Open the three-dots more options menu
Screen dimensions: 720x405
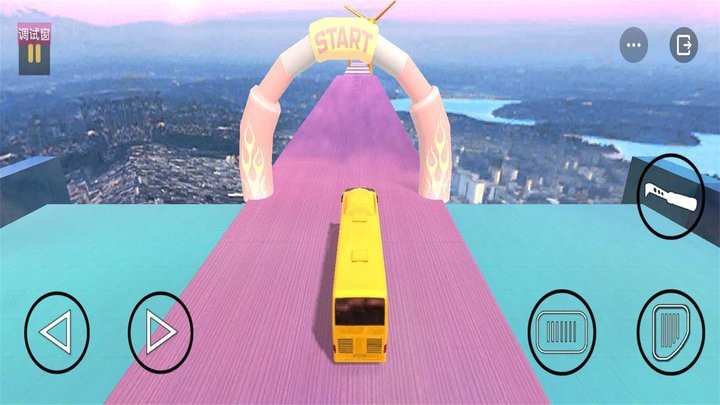click(x=634, y=45)
